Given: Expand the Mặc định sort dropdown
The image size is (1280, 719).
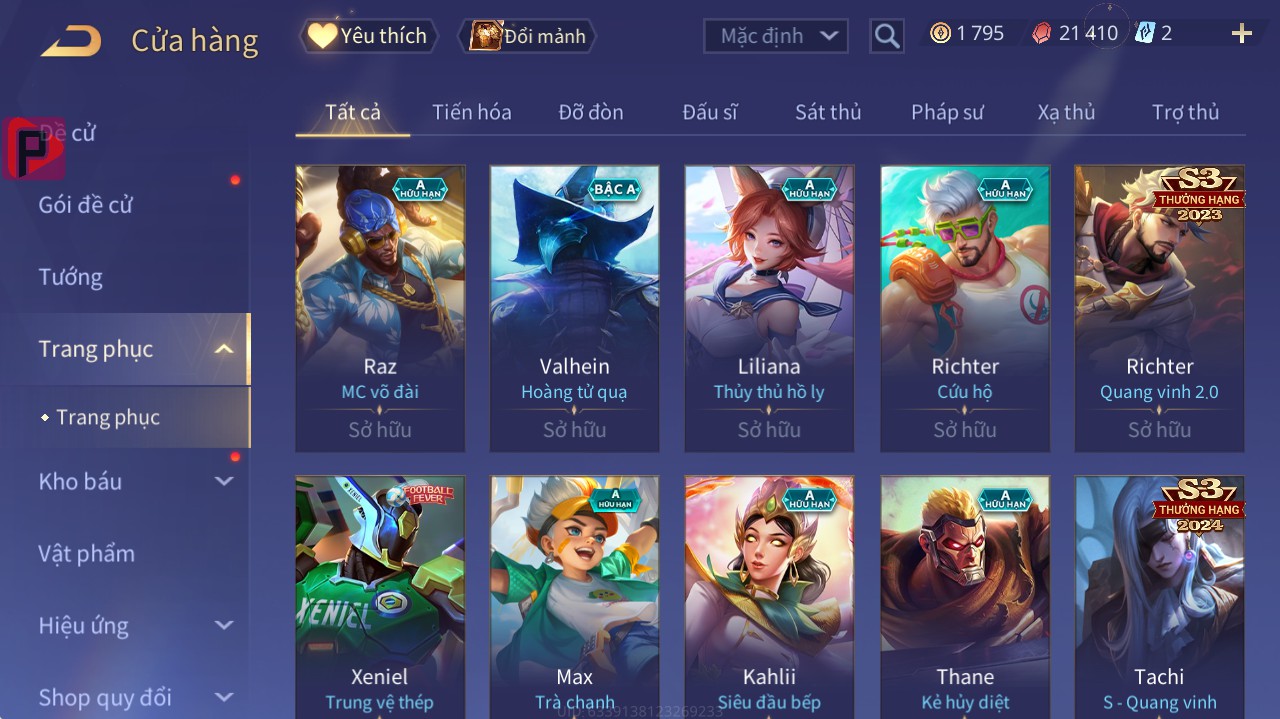Looking at the screenshot, I should (776, 36).
